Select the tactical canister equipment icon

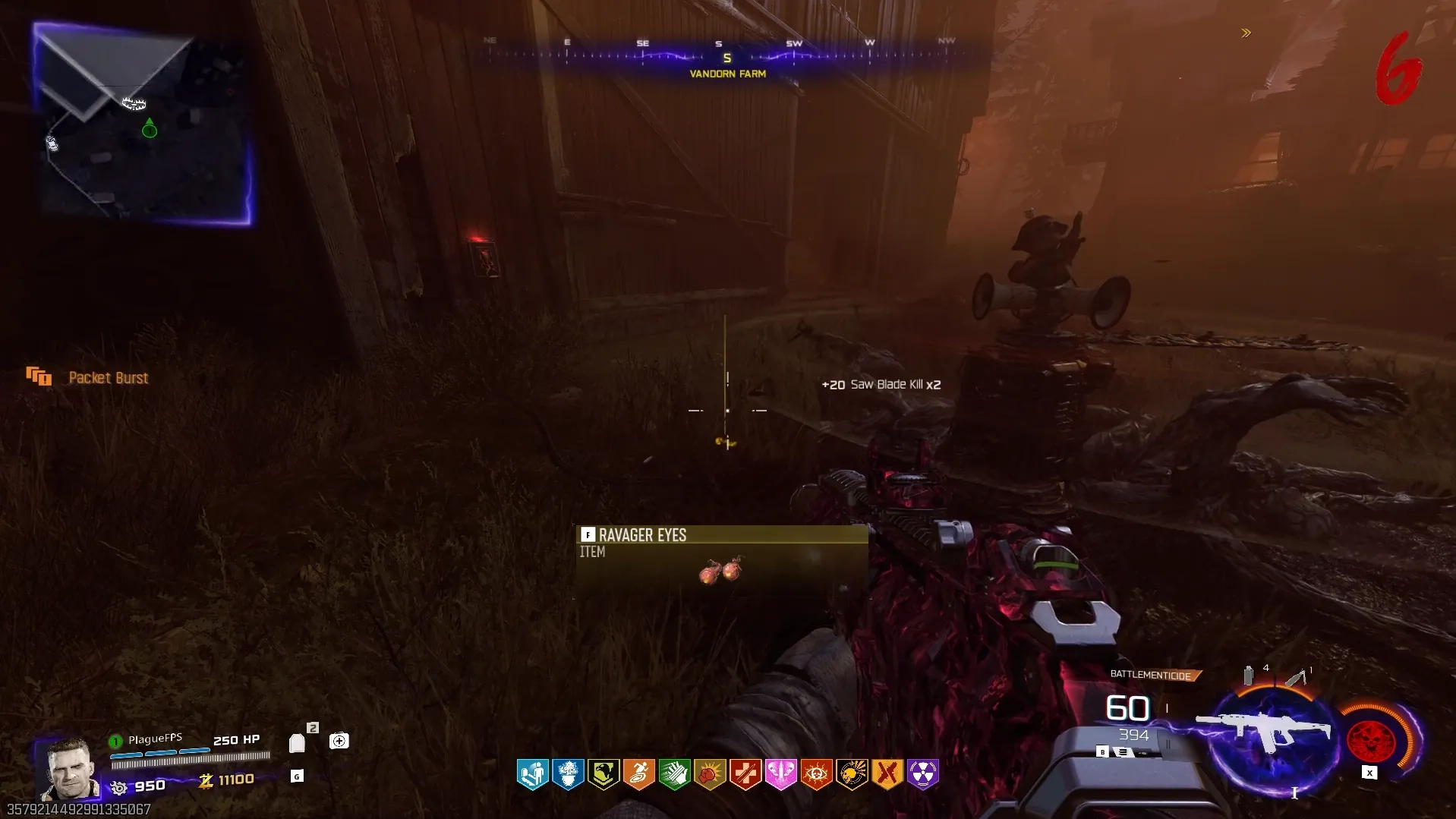[1248, 675]
